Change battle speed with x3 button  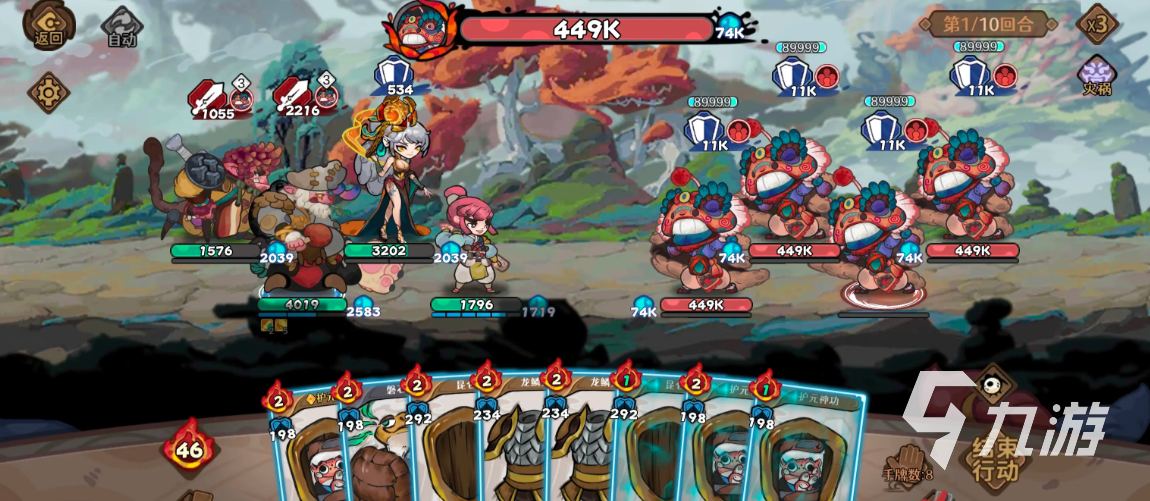tap(1098, 23)
